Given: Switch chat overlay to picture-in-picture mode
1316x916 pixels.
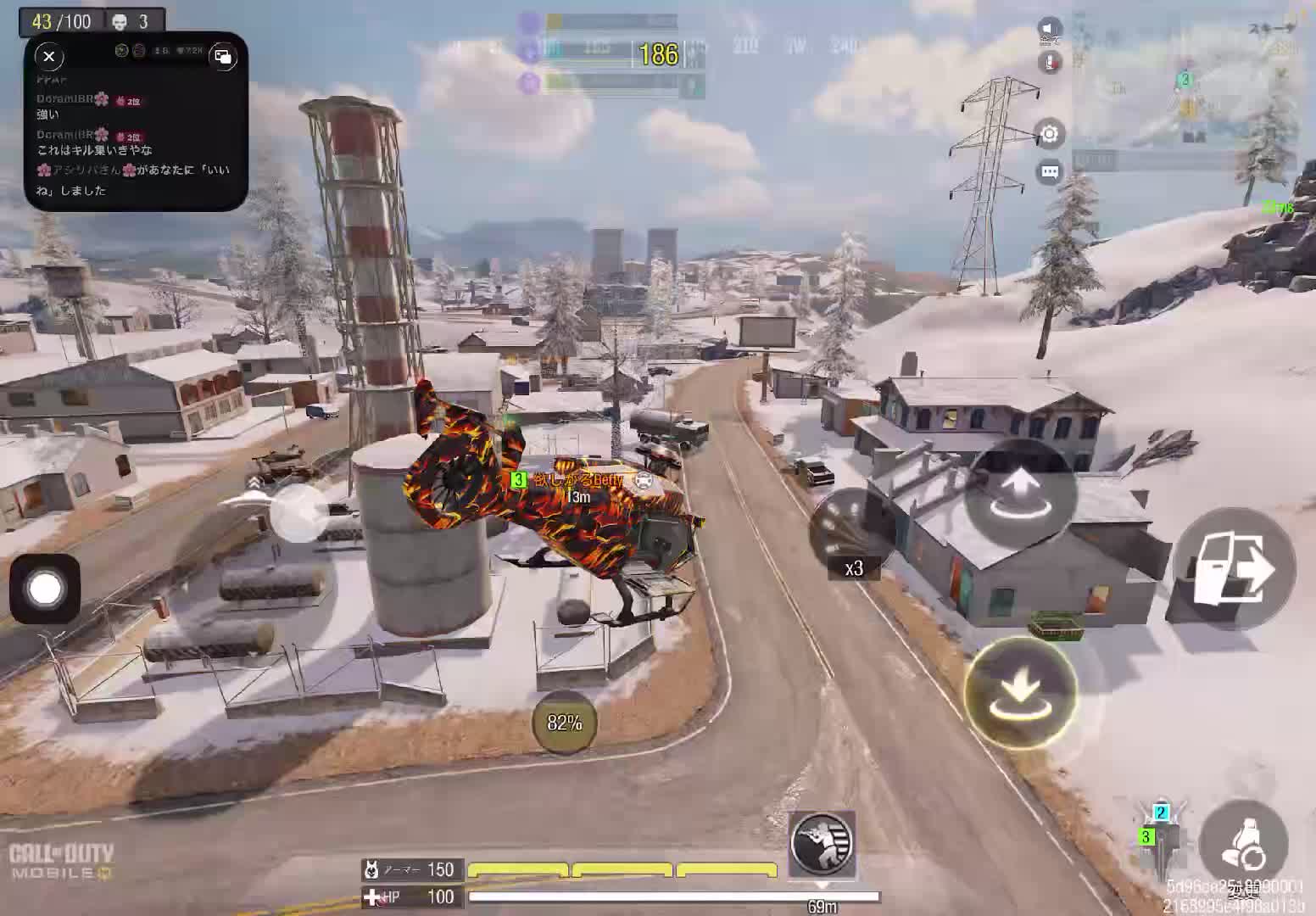Looking at the screenshot, I should click(x=223, y=57).
